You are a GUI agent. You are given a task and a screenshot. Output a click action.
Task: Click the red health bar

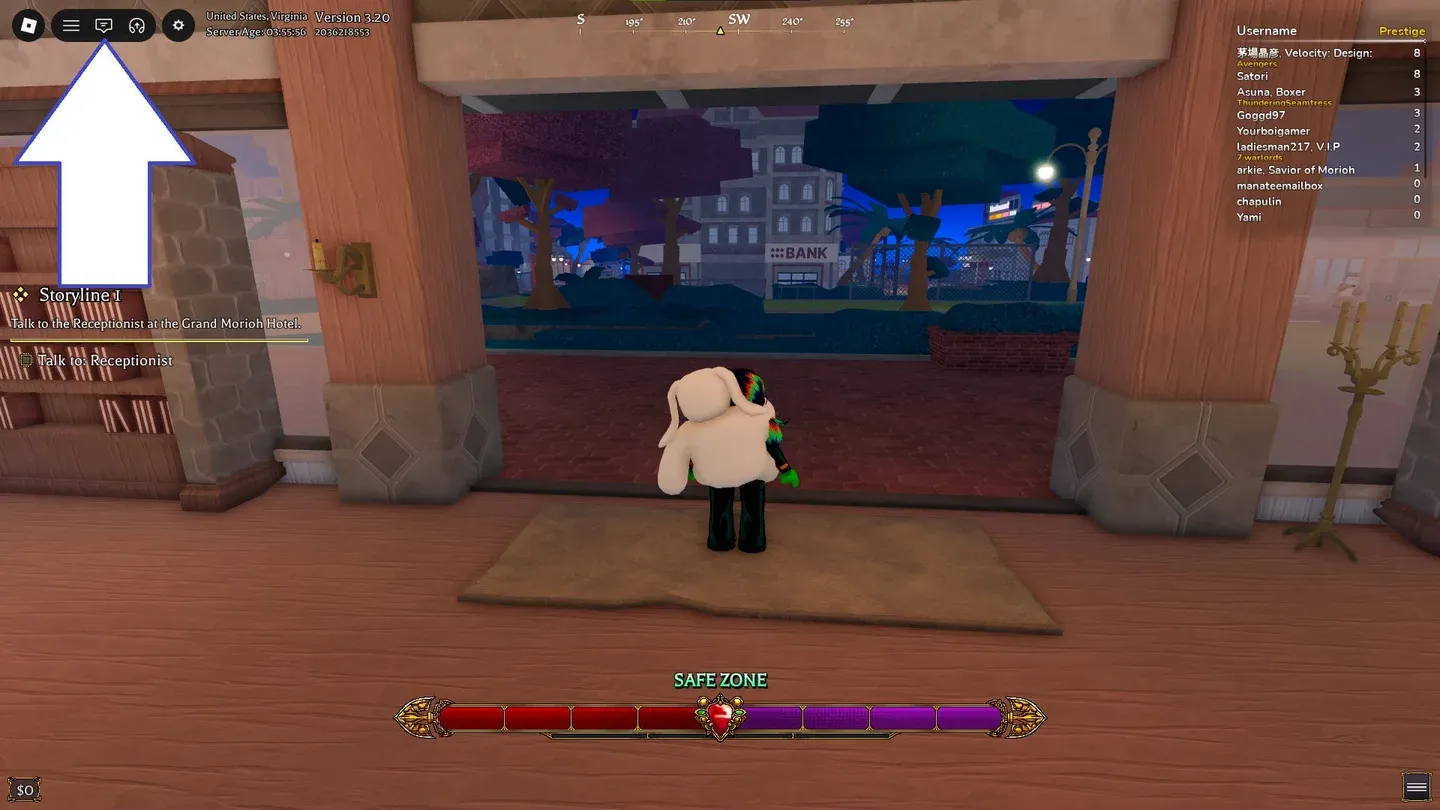(x=560, y=716)
